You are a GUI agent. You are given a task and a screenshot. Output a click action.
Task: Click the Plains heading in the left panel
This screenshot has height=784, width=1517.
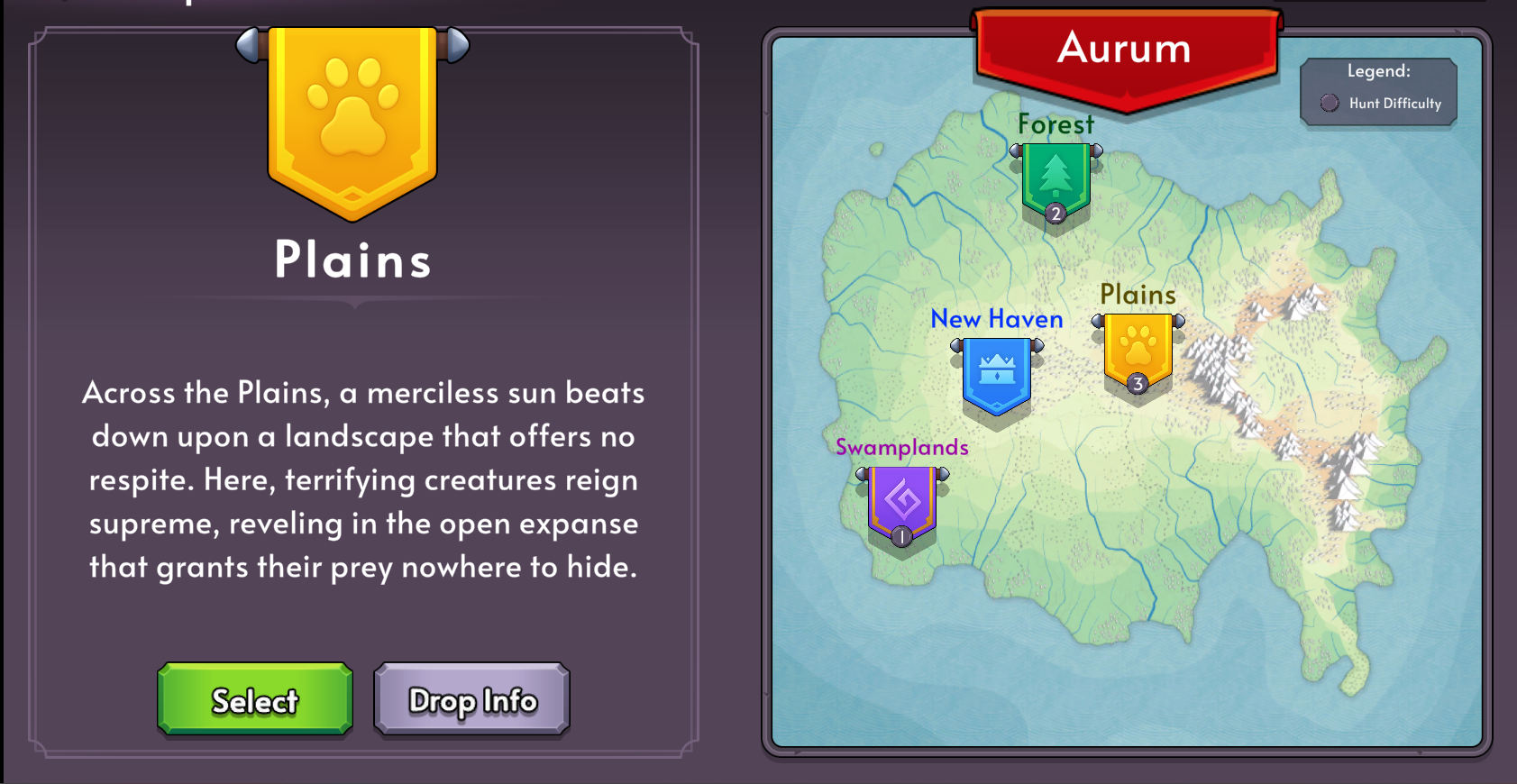(x=352, y=260)
